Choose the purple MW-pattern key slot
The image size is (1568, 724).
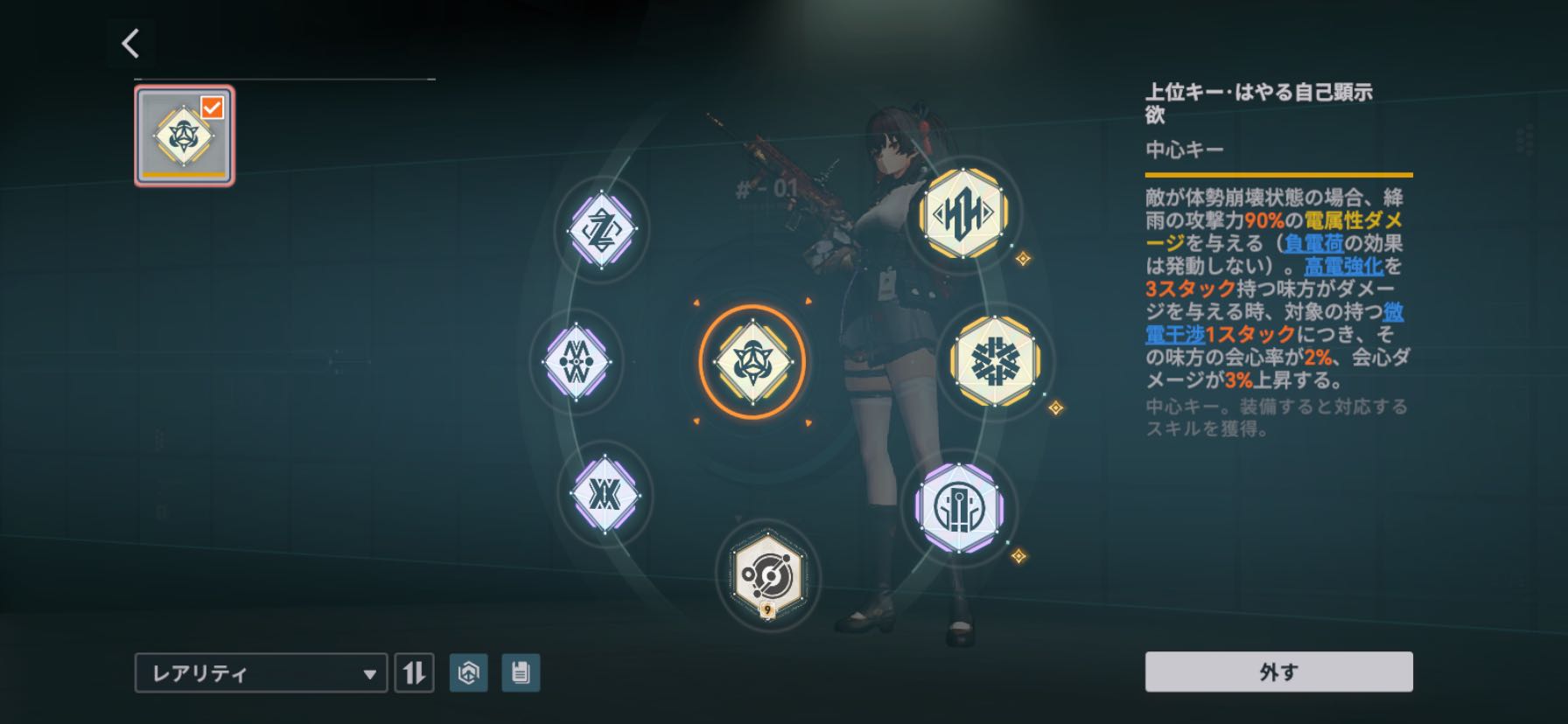click(576, 360)
